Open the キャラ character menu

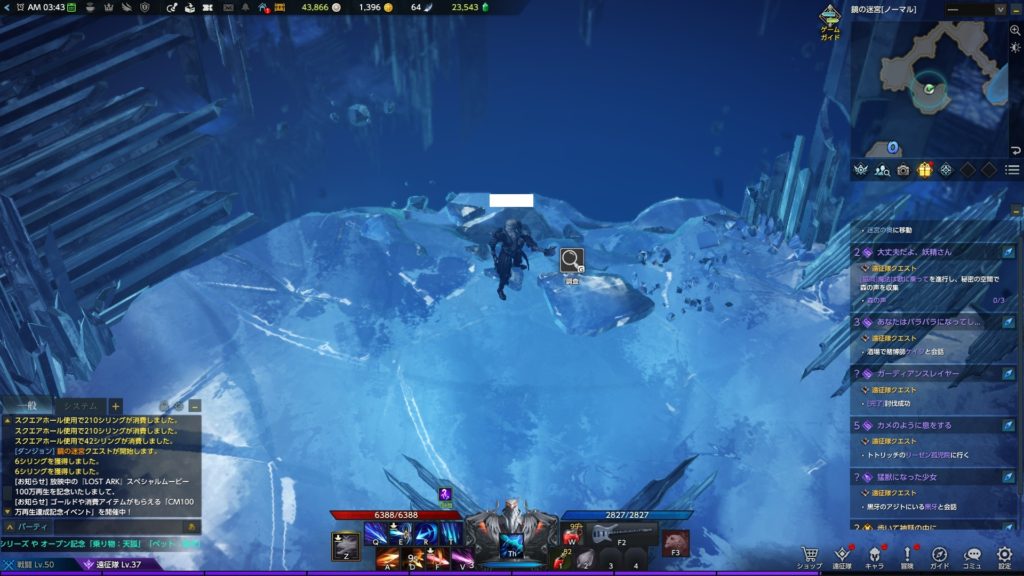coord(874,555)
